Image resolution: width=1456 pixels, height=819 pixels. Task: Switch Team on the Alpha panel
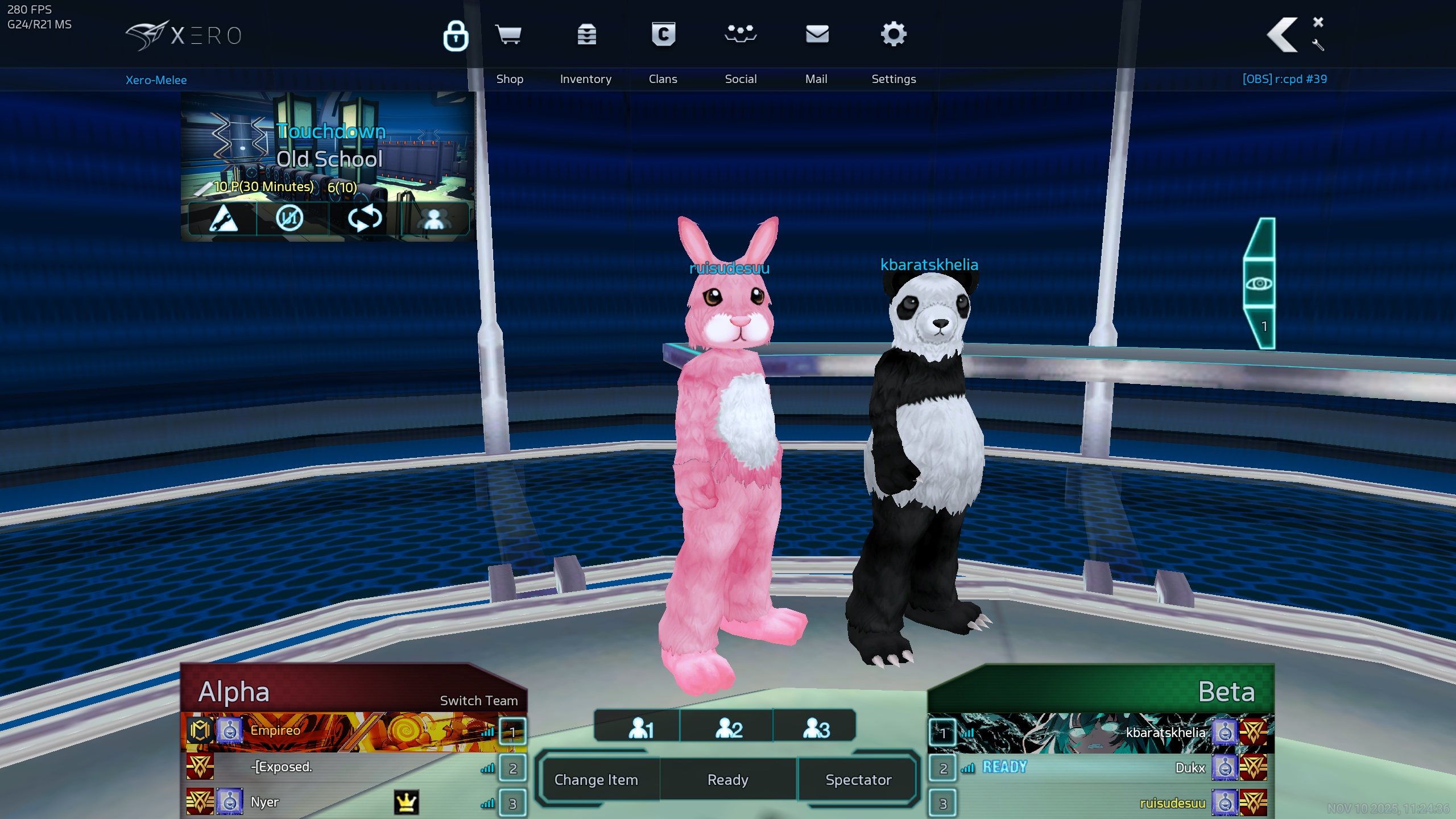(x=479, y=701)
